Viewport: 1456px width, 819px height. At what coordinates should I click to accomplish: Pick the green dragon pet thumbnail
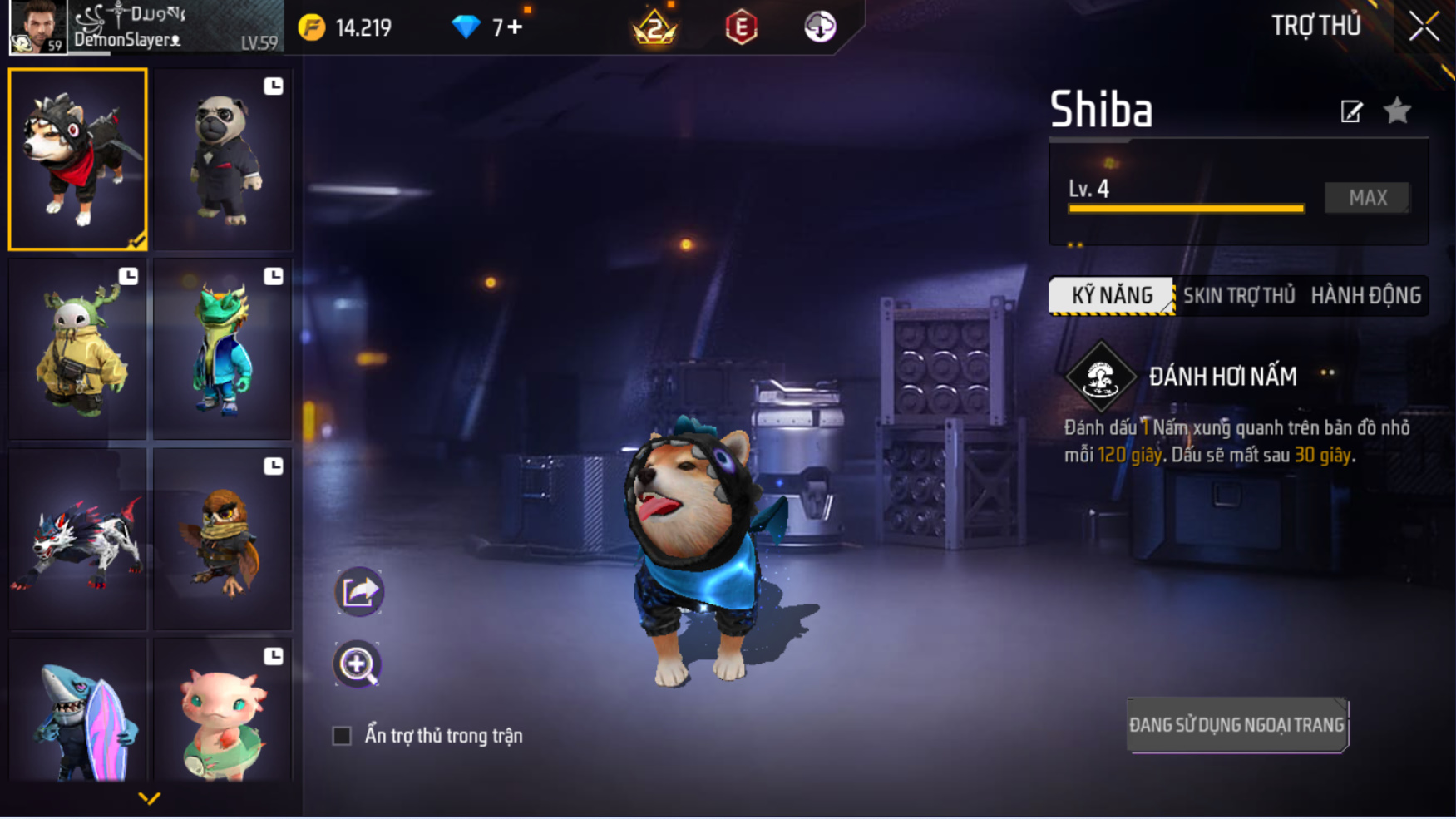(223, 349)
